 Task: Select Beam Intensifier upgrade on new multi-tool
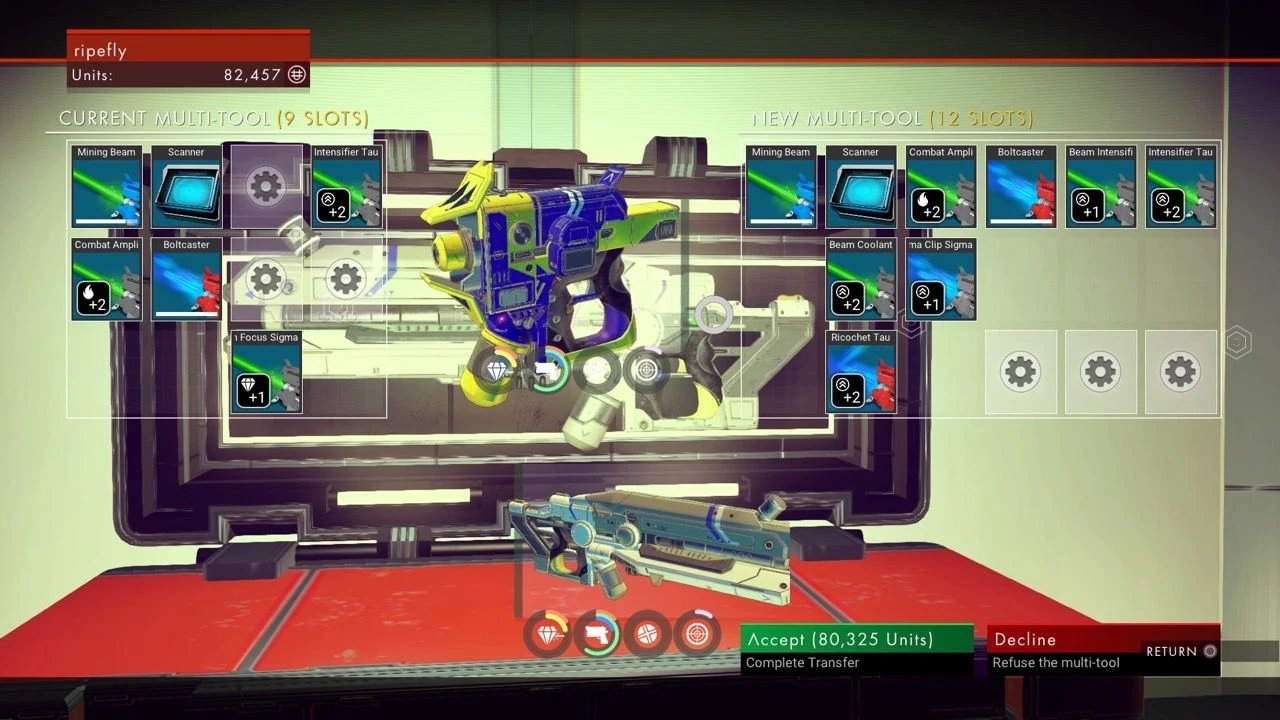point(1101,186)
